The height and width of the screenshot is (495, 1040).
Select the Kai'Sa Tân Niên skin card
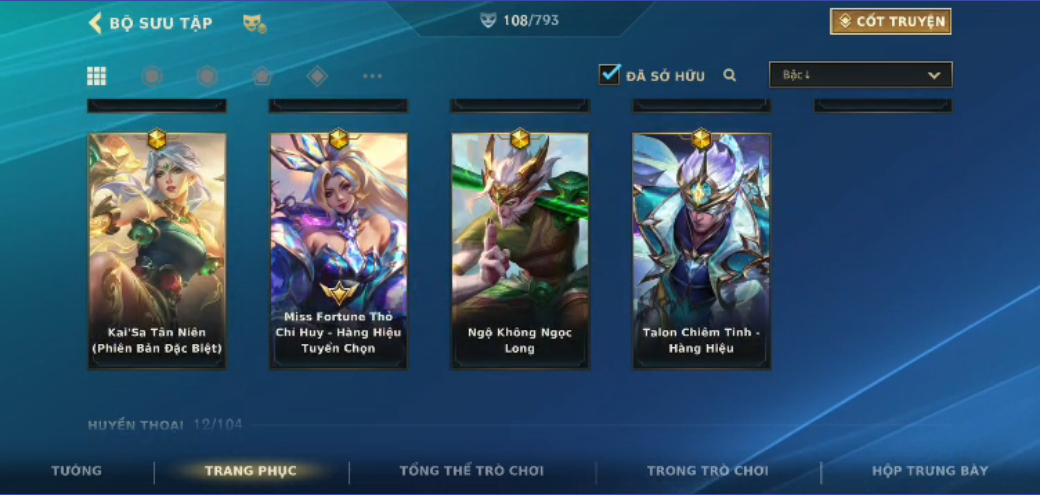tap(157, 250)
